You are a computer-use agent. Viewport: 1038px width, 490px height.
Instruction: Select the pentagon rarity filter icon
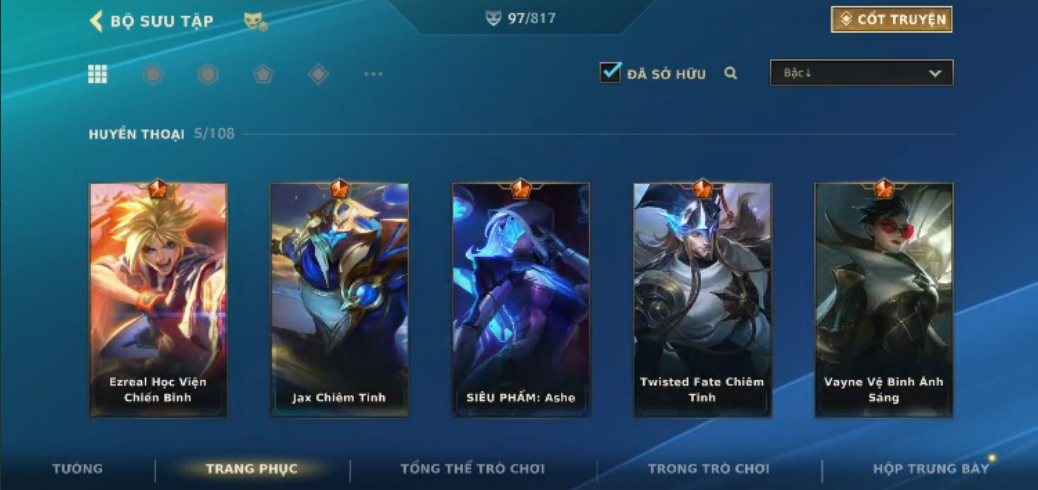tap(263, 74)
